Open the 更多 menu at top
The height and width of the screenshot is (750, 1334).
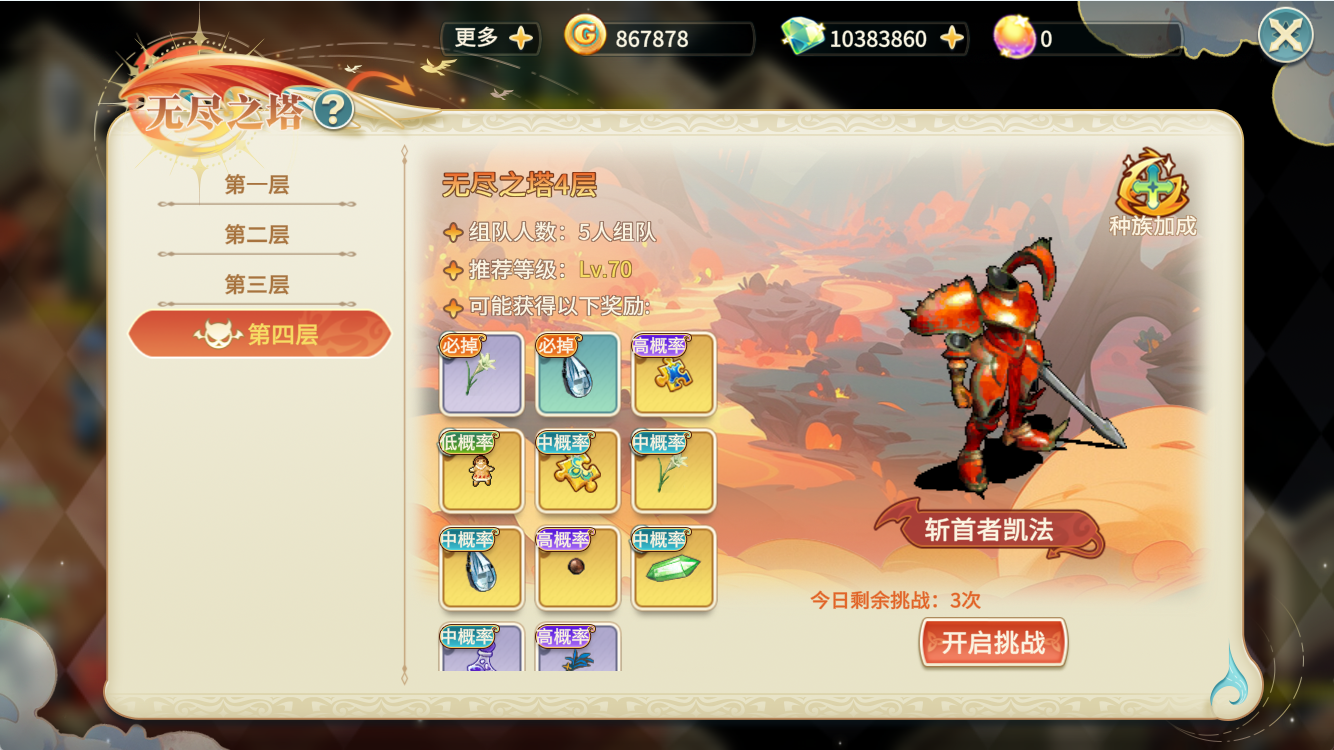[492, 38]
